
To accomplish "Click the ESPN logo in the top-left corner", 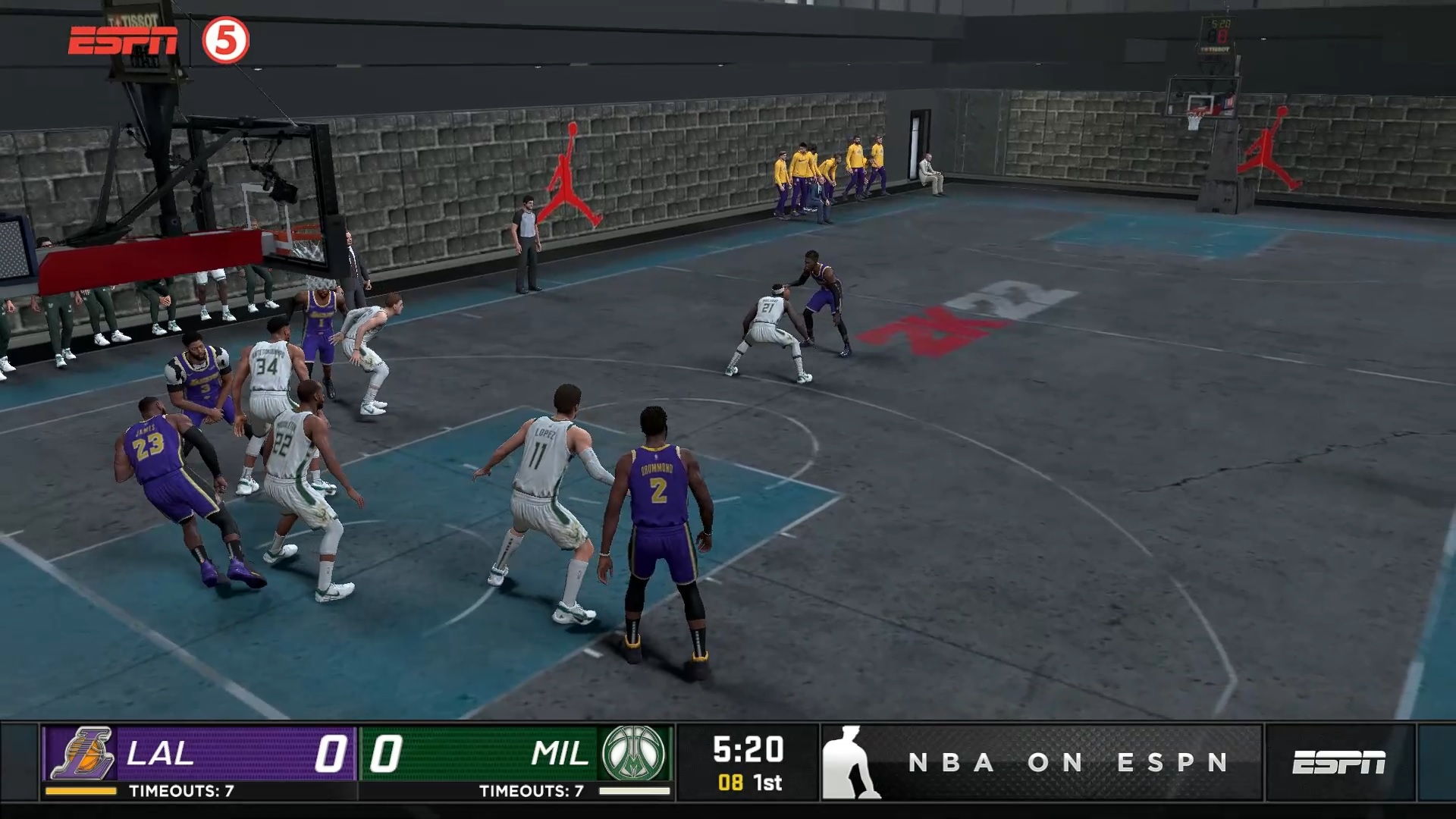I will [124, 39].
